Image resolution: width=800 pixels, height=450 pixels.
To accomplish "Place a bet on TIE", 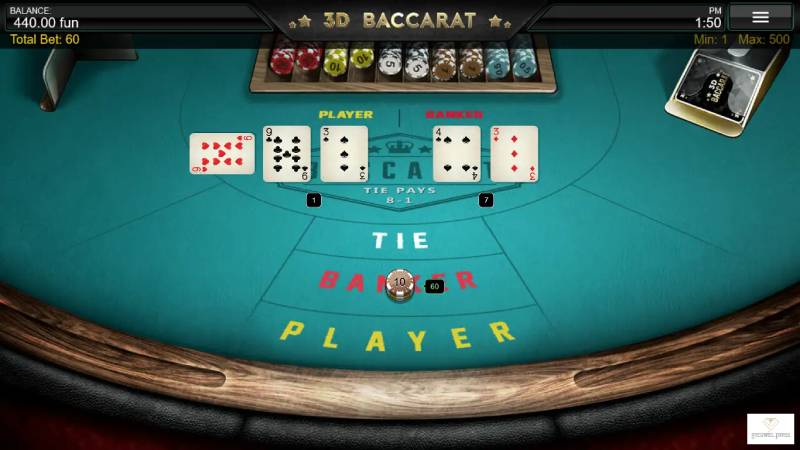I will pos(400,241).
